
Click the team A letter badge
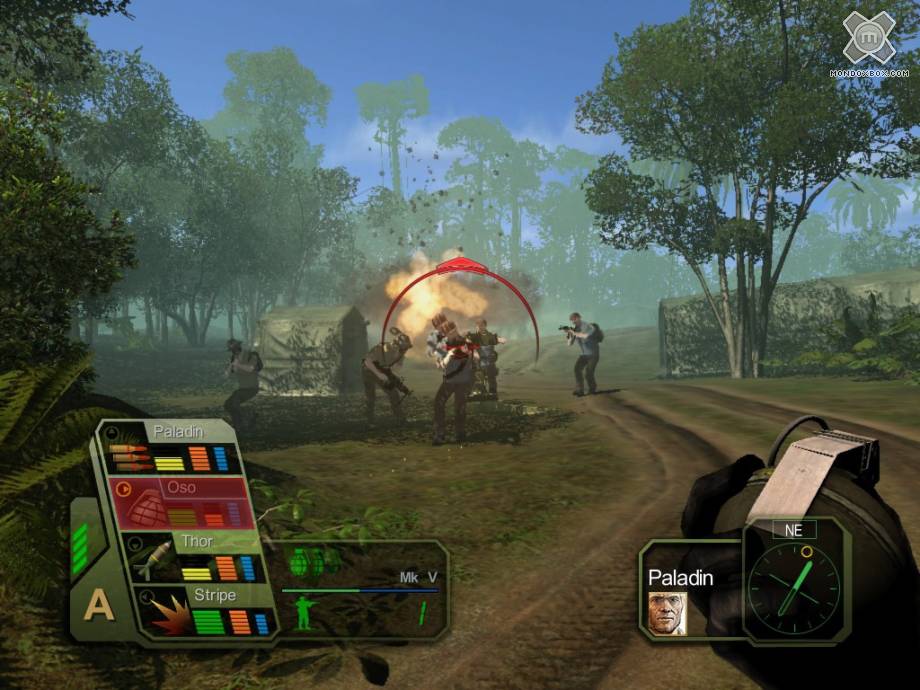click(x=98, y=605)
